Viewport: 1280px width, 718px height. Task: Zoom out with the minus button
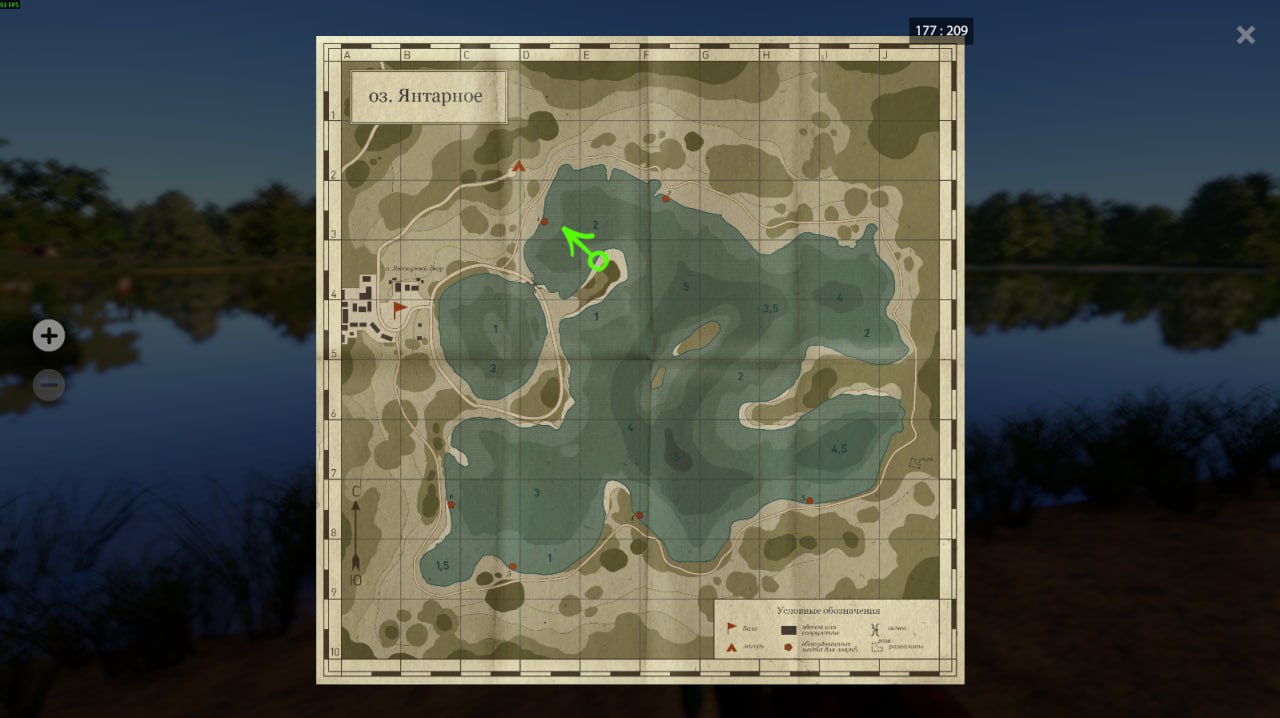[49, 385]
